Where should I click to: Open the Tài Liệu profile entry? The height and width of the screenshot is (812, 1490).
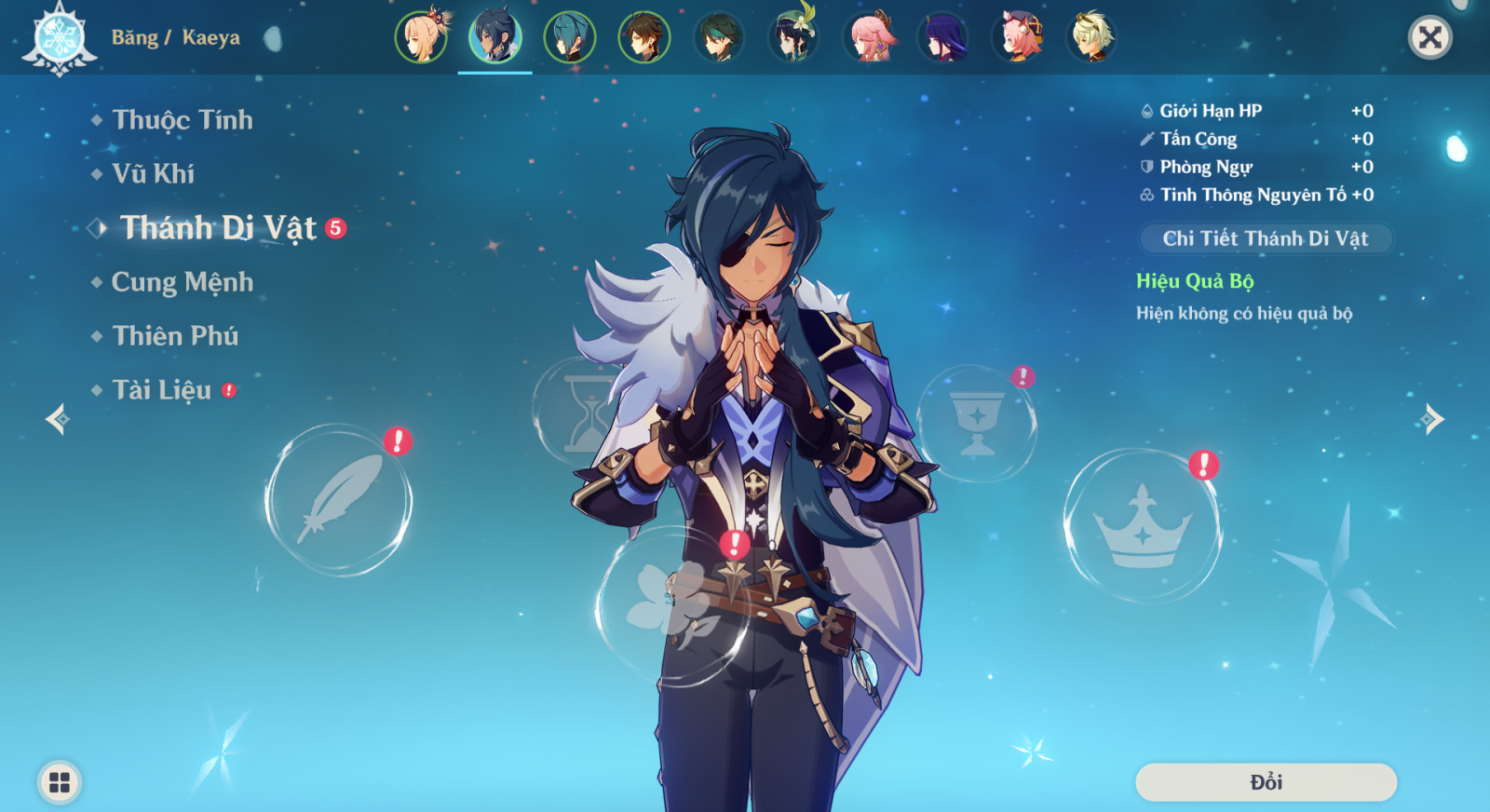(x=162, y=390)
